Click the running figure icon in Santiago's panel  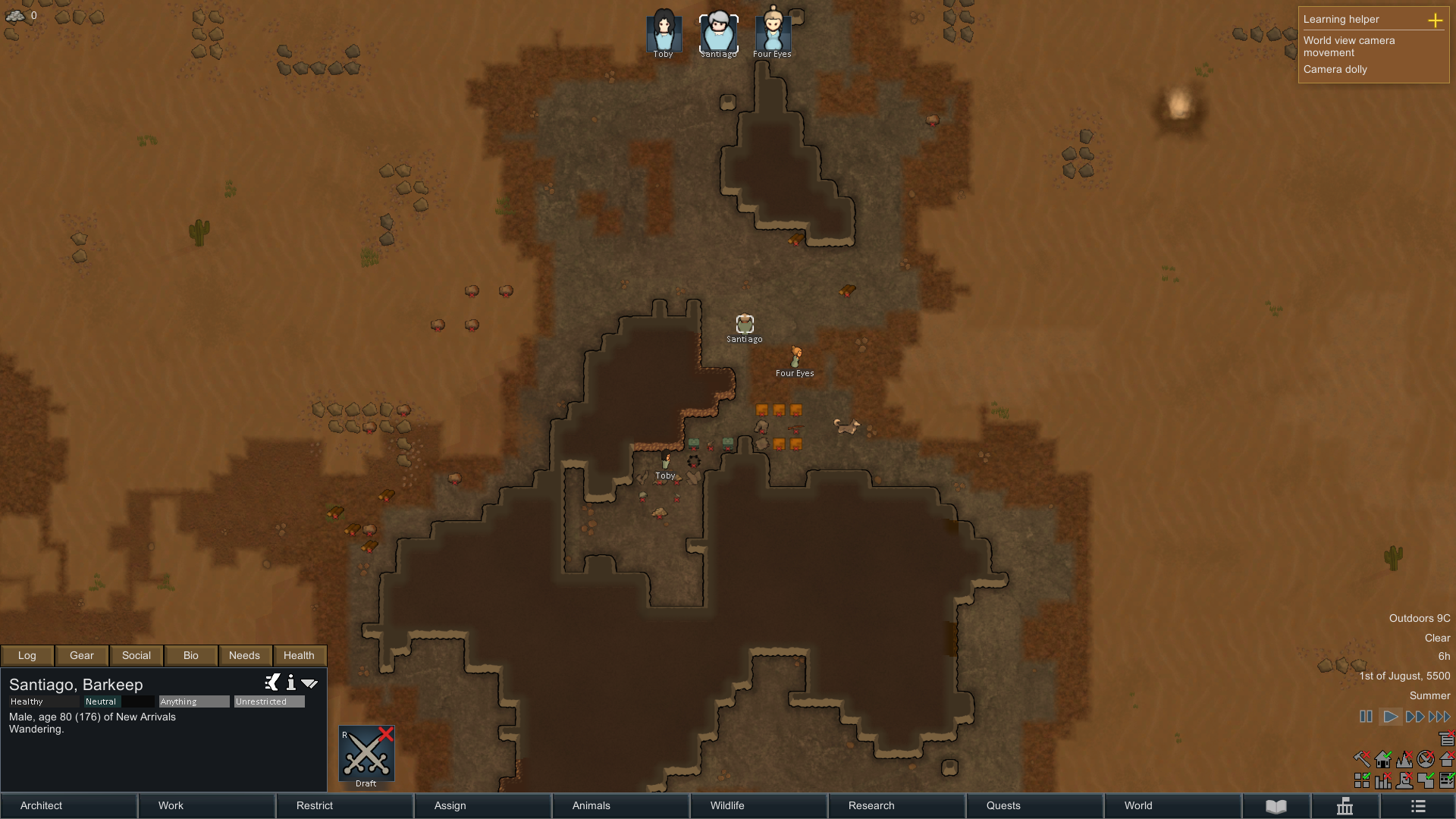(271, 682)
